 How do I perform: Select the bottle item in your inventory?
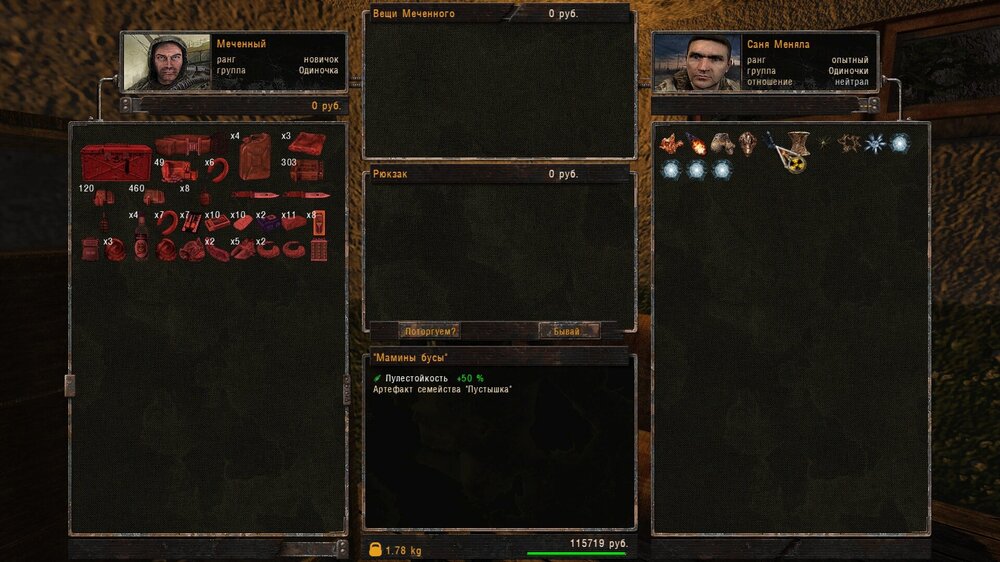point(142,237)
